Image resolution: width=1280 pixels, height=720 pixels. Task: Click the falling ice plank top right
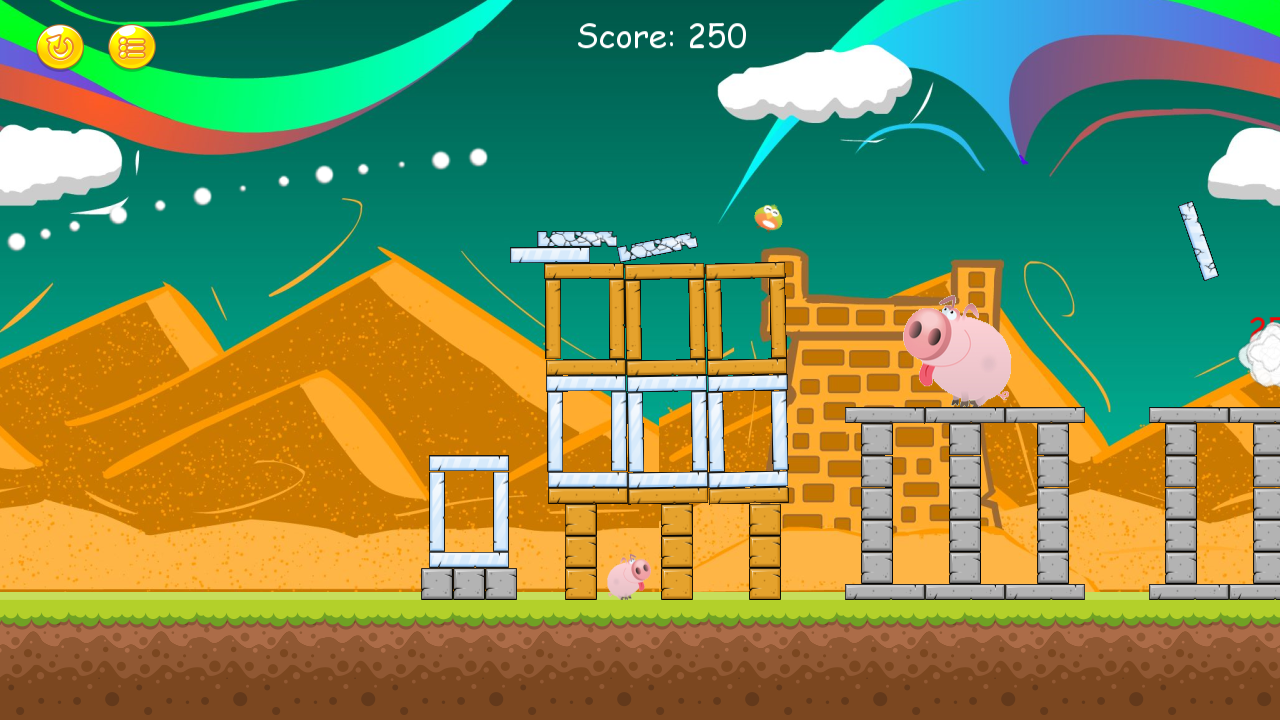coord(1200,240)
